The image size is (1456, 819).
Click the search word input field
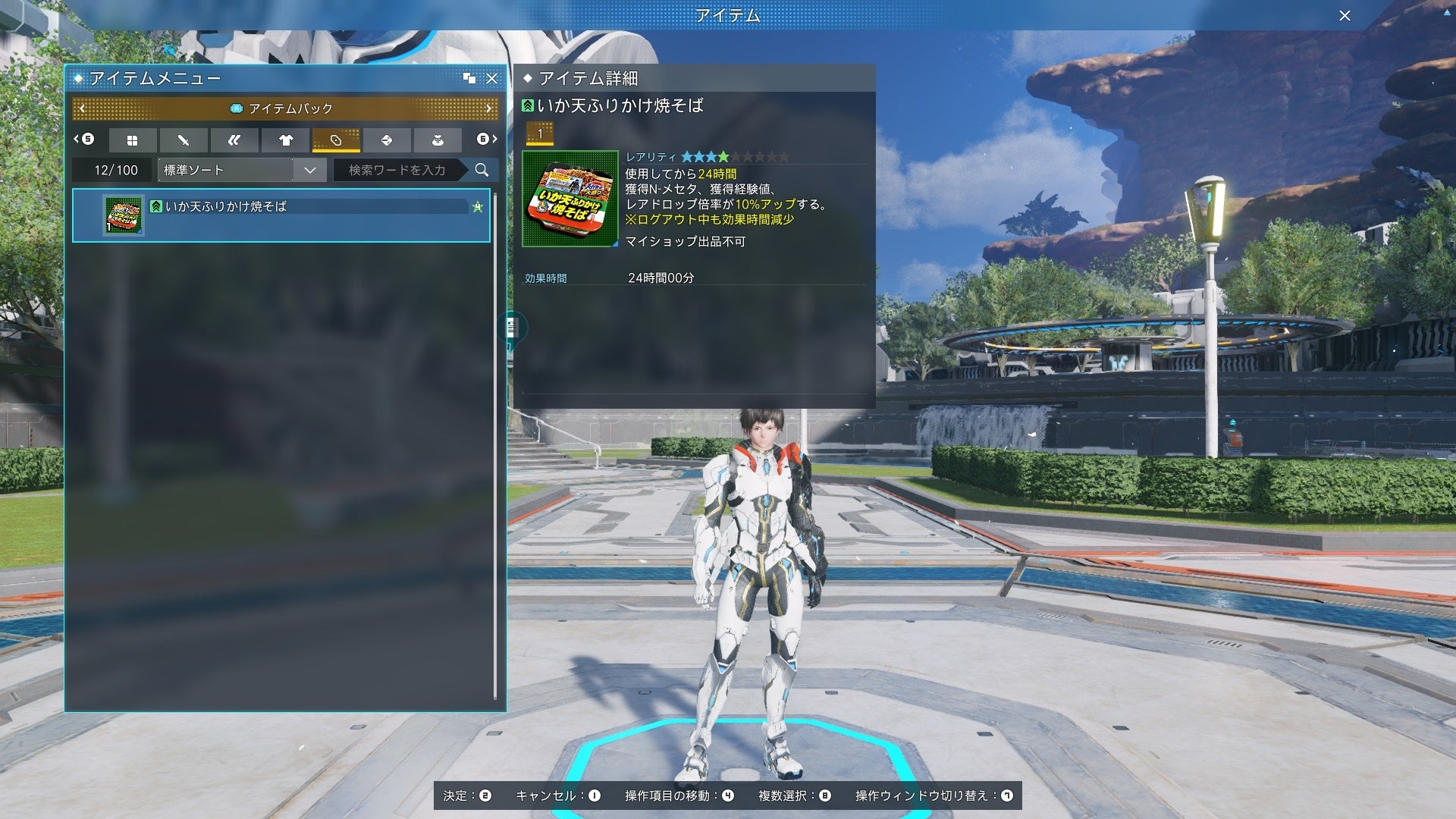[397, 170]
